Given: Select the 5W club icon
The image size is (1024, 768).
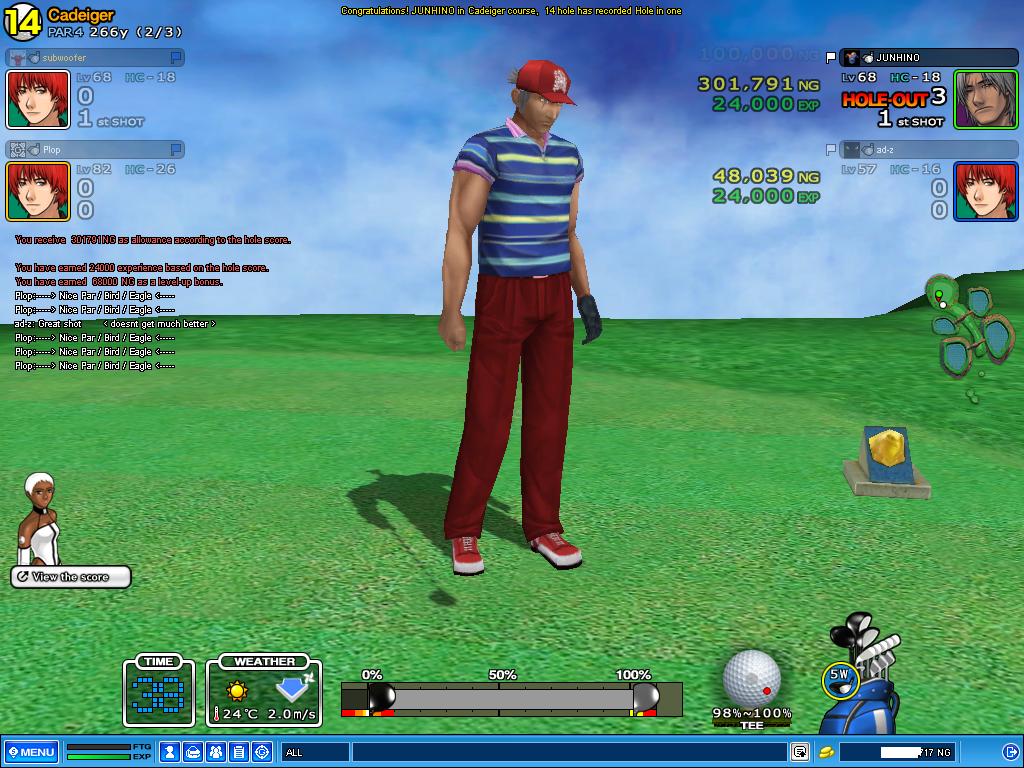Looking at the screenshot, I should pos(839,677).
